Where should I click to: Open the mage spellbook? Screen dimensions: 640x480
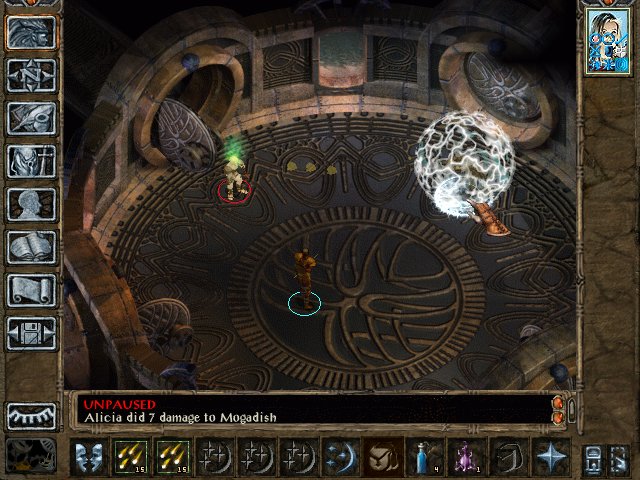click(x=31, y=247)
